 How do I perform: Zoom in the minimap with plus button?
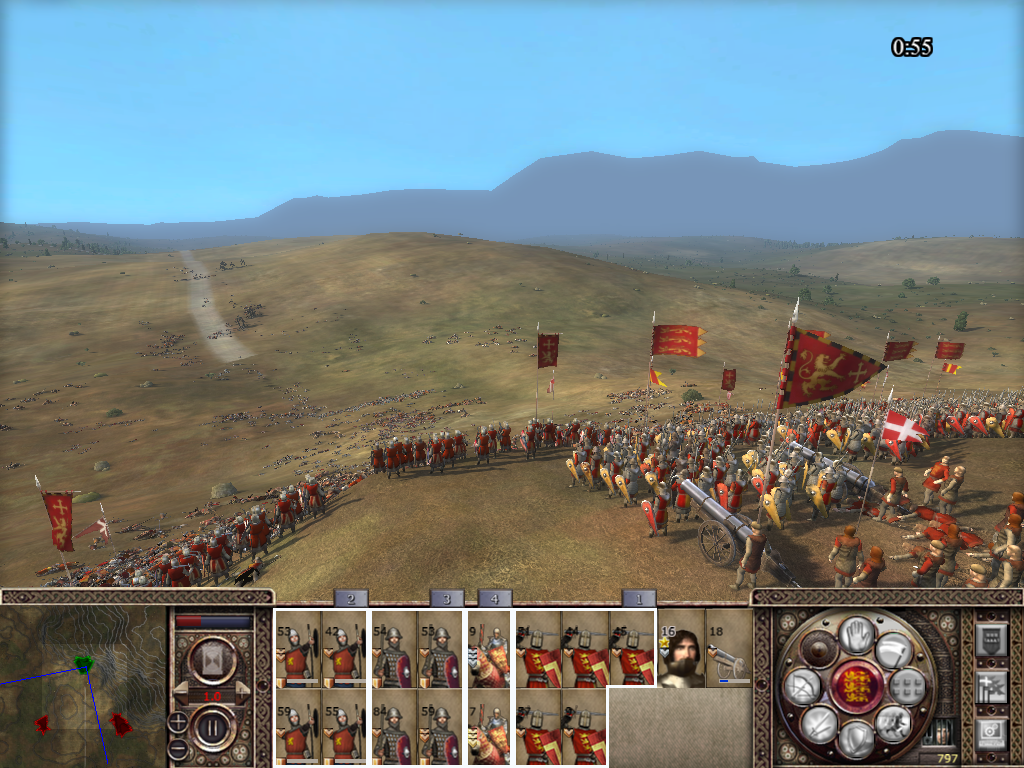click(177, 721)
